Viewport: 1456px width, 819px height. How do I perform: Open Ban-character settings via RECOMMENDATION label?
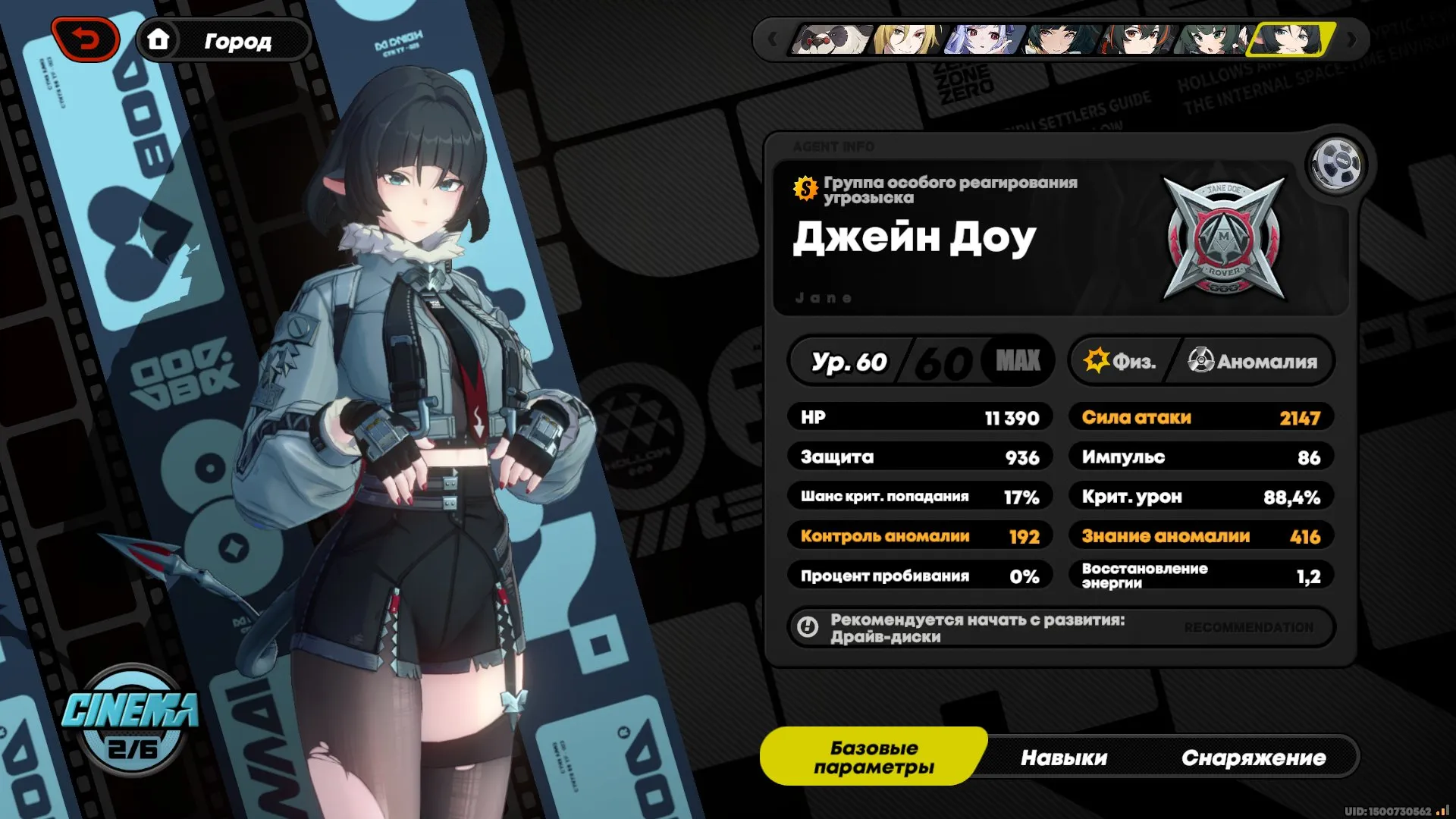click(1248, 628)
